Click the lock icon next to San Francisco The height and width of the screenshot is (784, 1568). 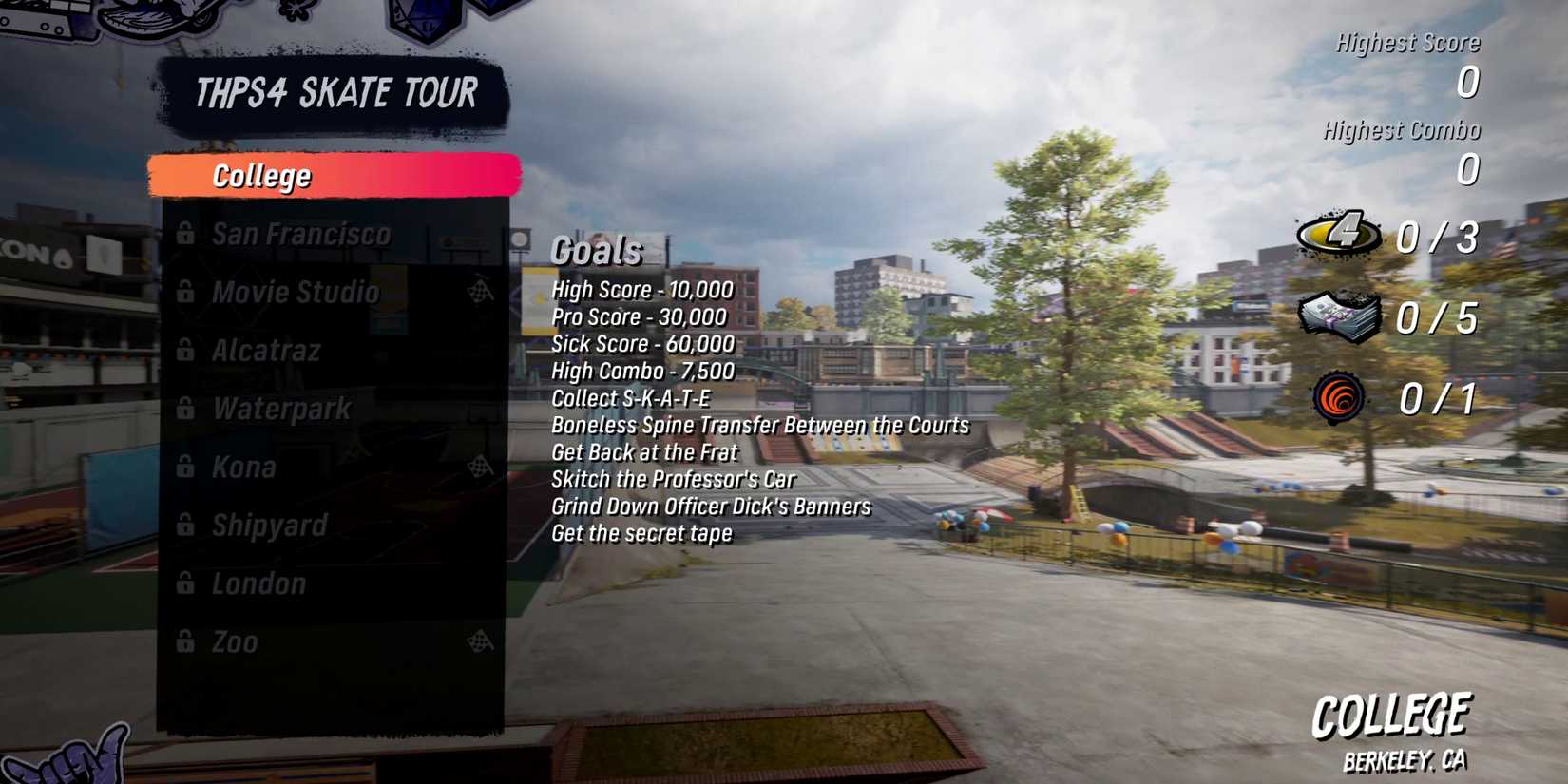[x=186, y=233]
